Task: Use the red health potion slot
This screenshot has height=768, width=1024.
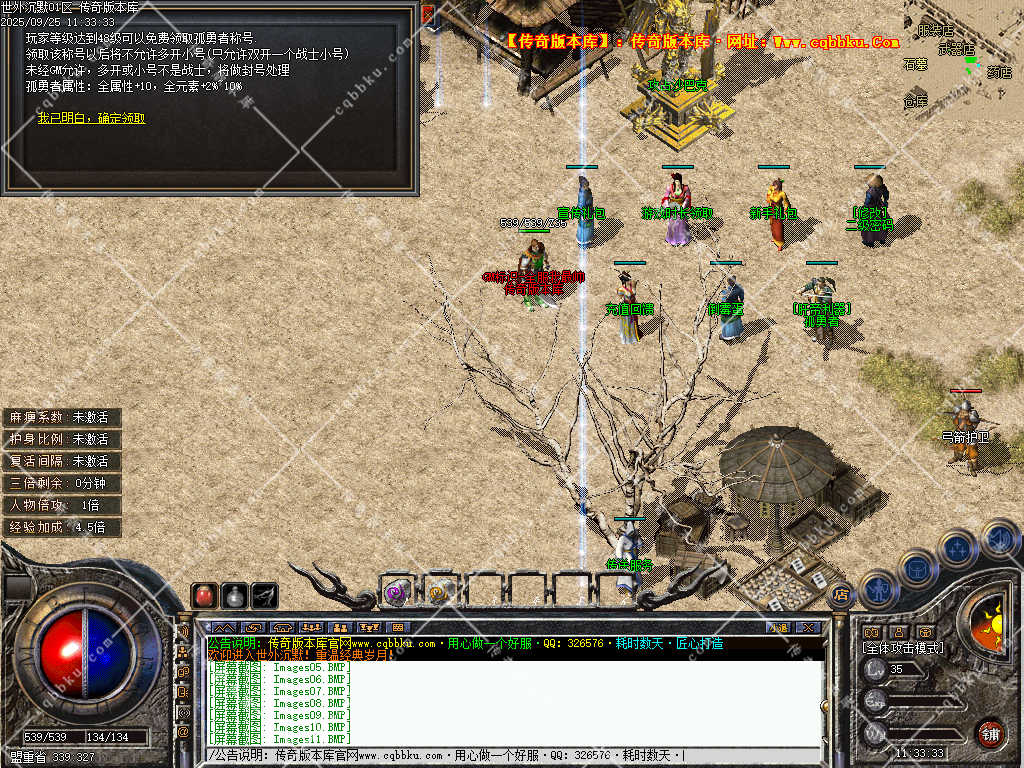Action: click(204, 596)
